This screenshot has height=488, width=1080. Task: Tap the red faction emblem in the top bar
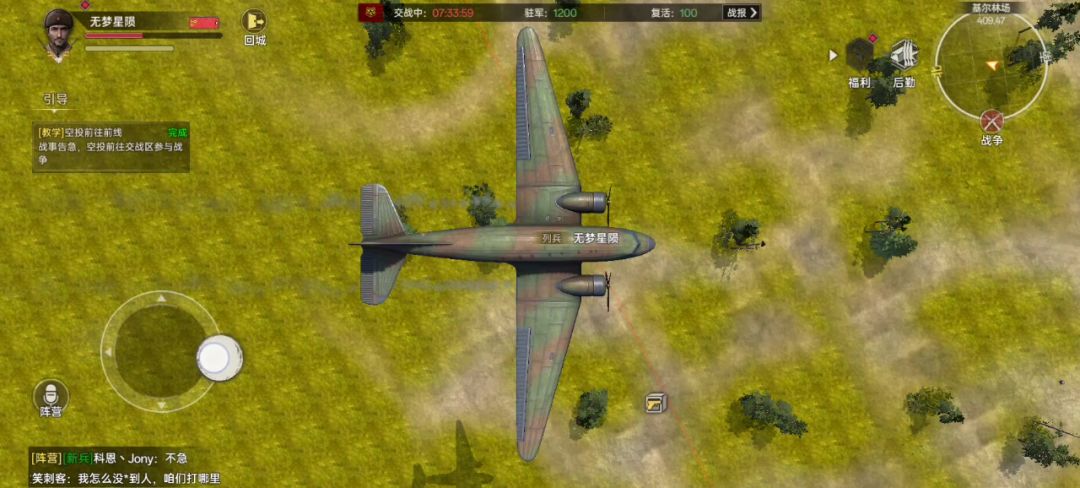click(x=371, y=13)
